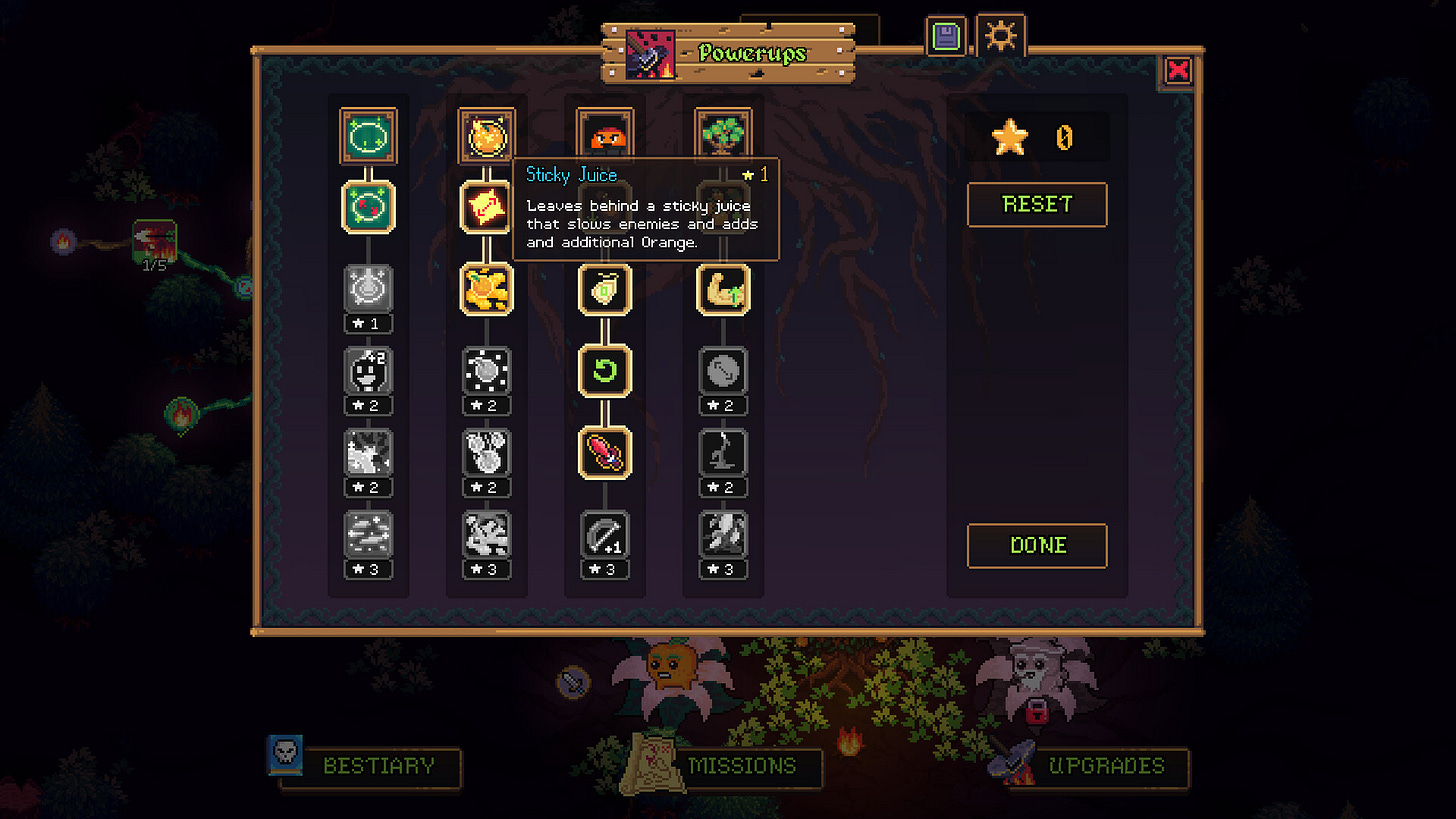Select the glowing orange powerup at column top

[487, 136]
